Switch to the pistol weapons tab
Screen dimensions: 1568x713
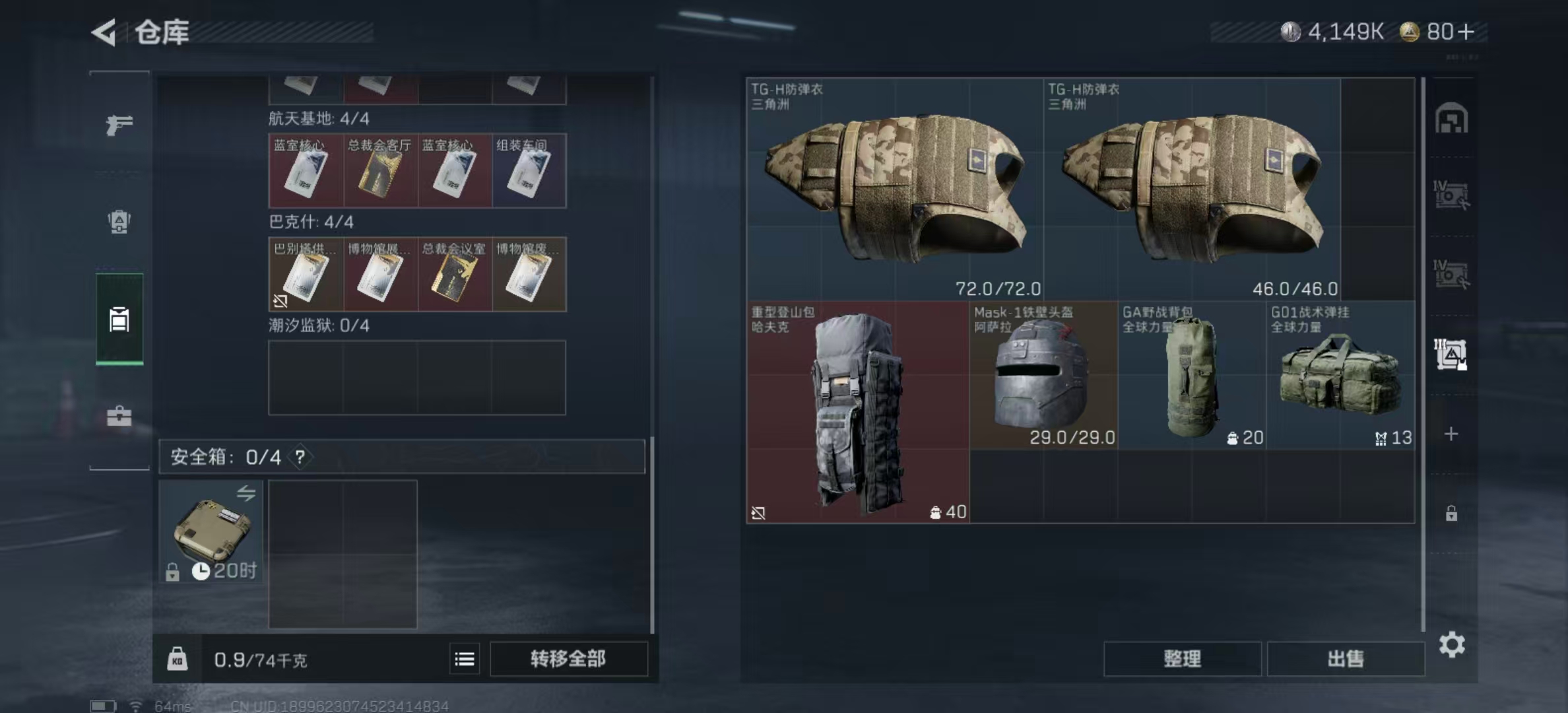(x=119, y=124)
